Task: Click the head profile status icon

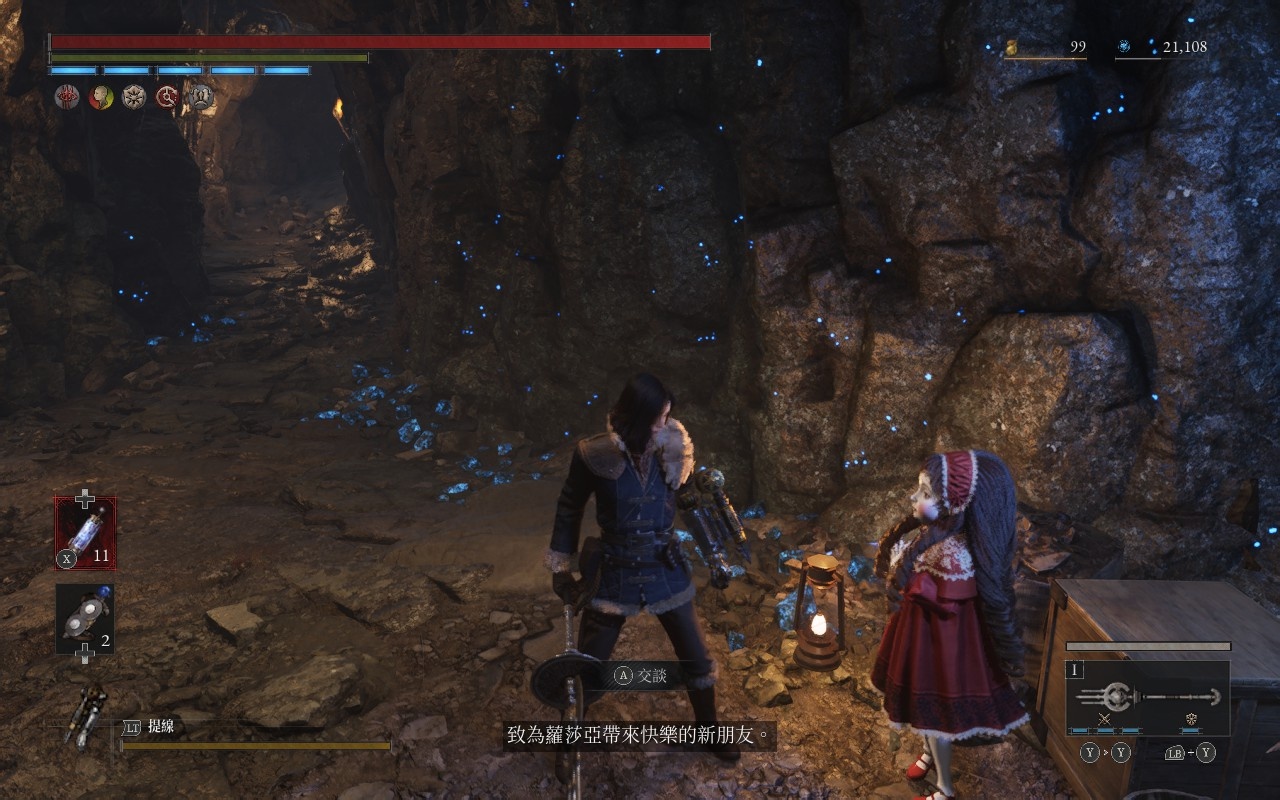Action: (x=101, y=97)
